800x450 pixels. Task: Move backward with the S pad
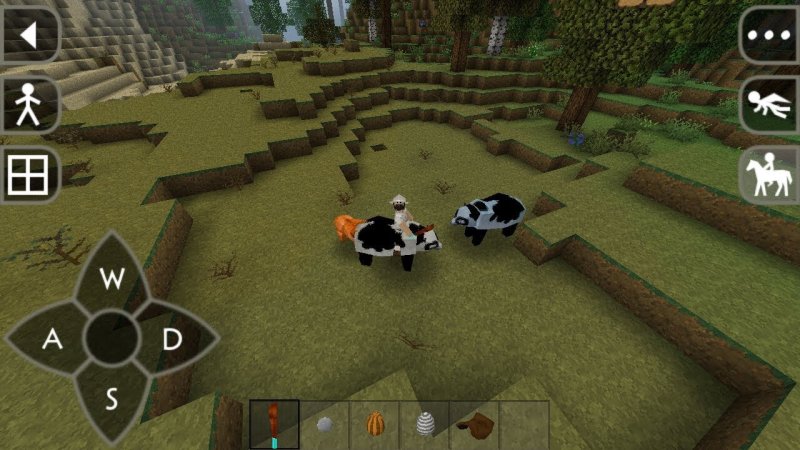[x=112, y=400]
